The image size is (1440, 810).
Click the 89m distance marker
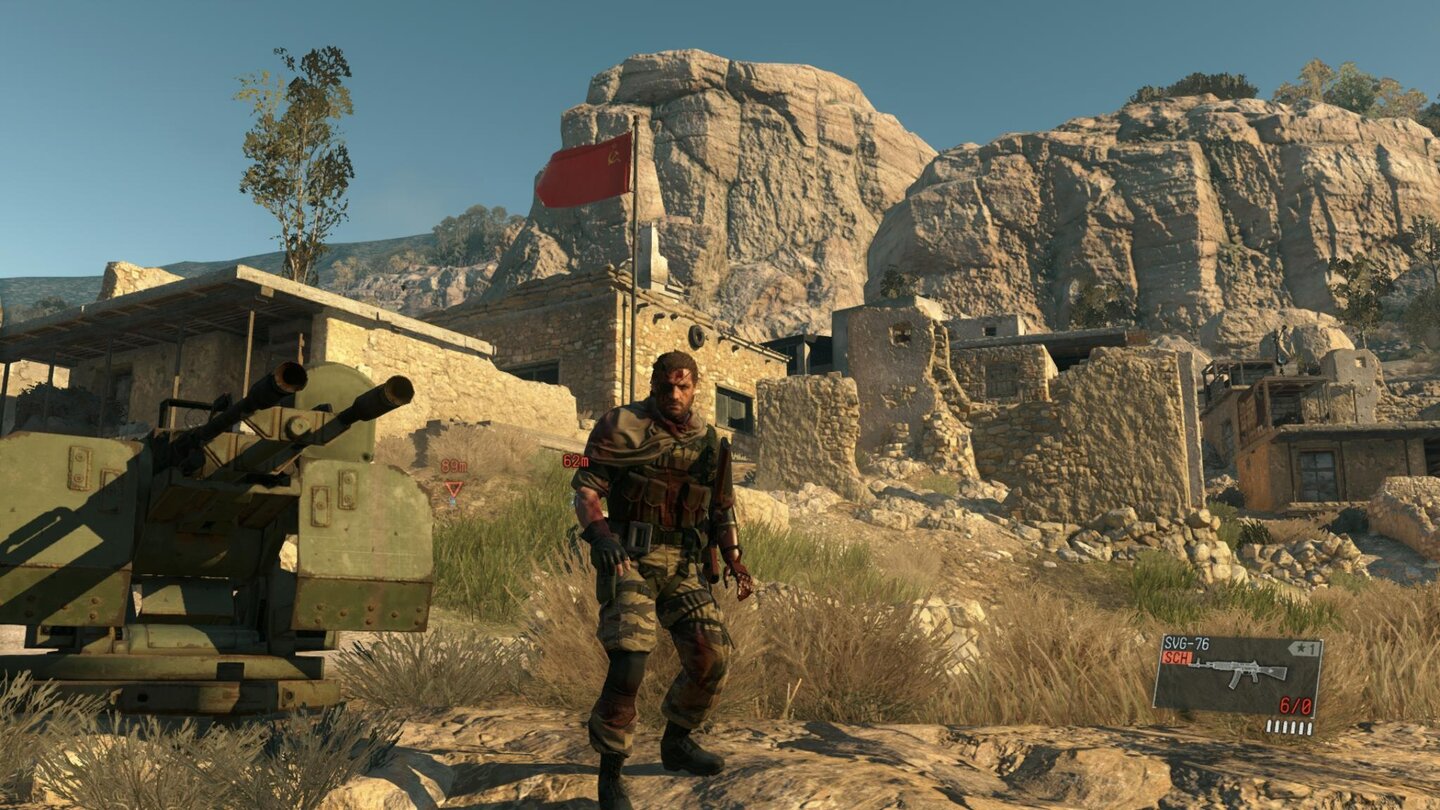click(454, 465)
